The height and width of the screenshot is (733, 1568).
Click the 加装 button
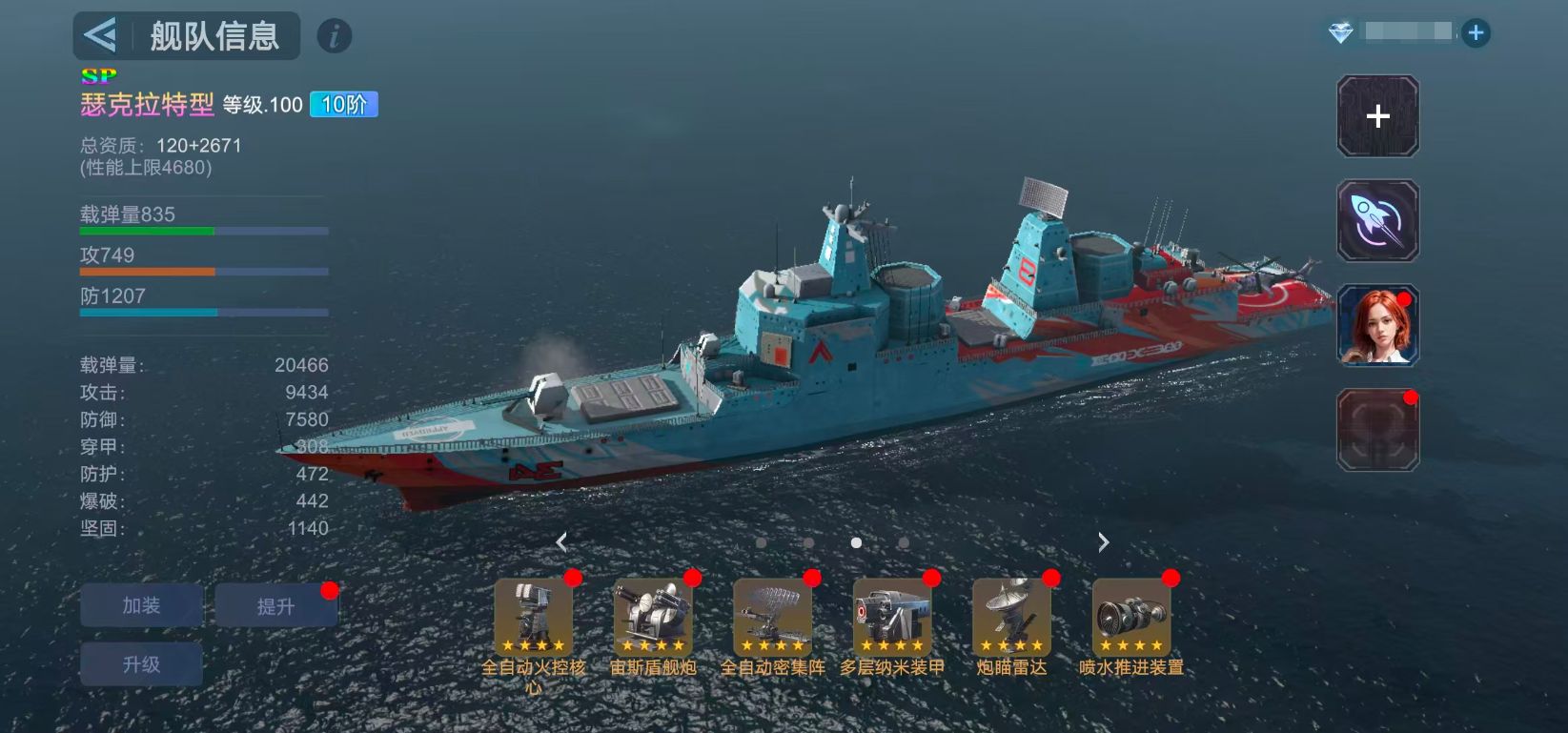[141, 606]
